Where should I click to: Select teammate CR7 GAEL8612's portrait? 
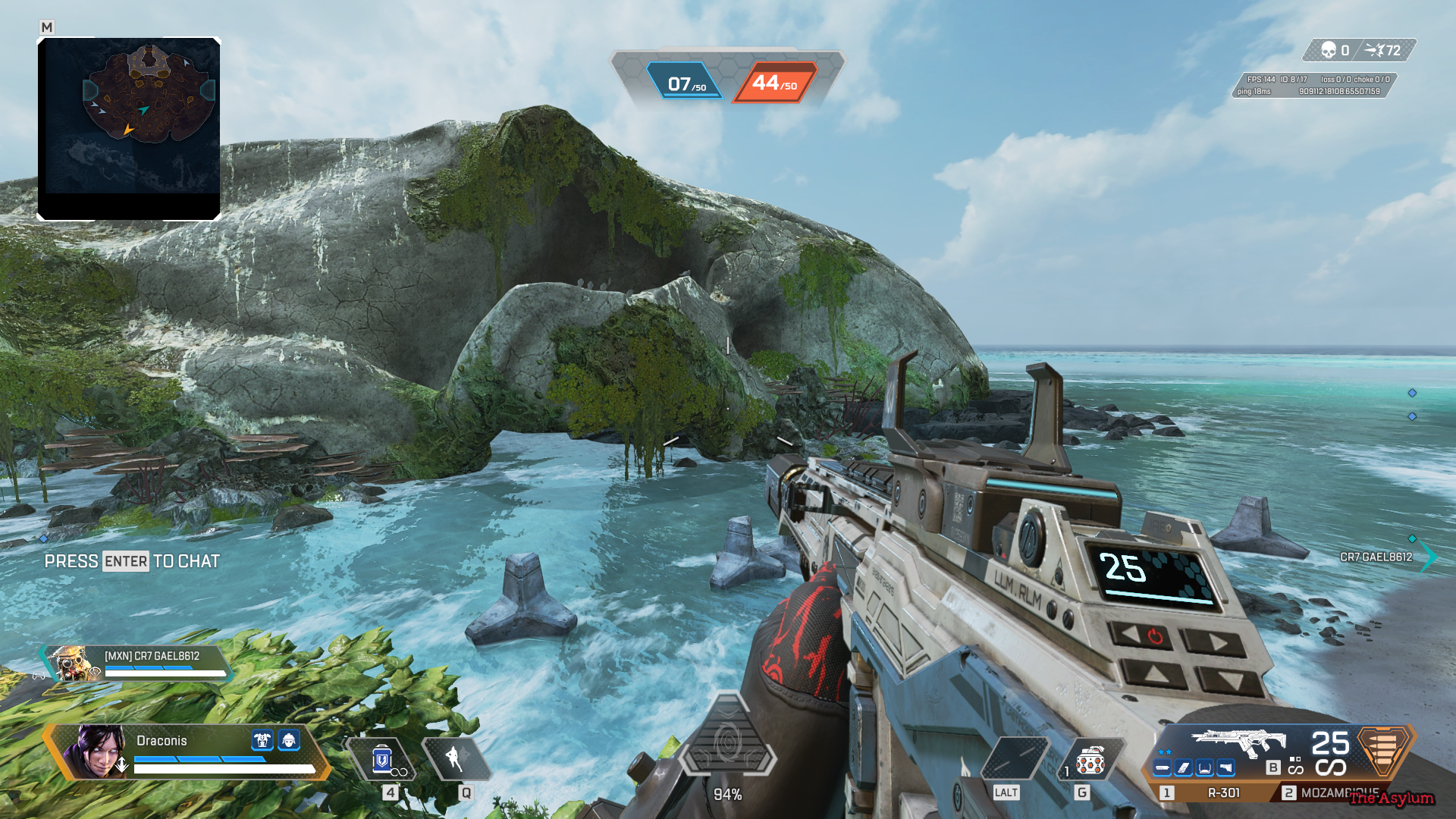coord(71,664)
